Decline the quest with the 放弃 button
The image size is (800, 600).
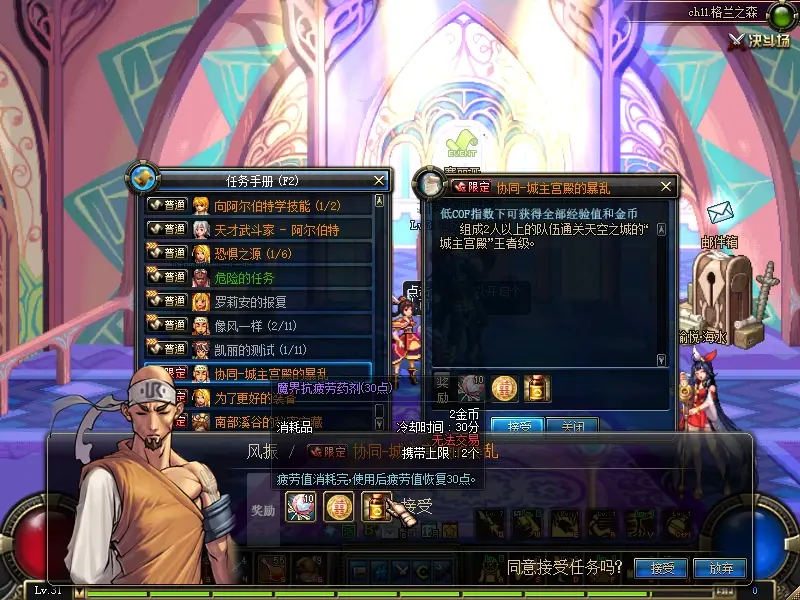pyautogui.click(x=721, y=568)
